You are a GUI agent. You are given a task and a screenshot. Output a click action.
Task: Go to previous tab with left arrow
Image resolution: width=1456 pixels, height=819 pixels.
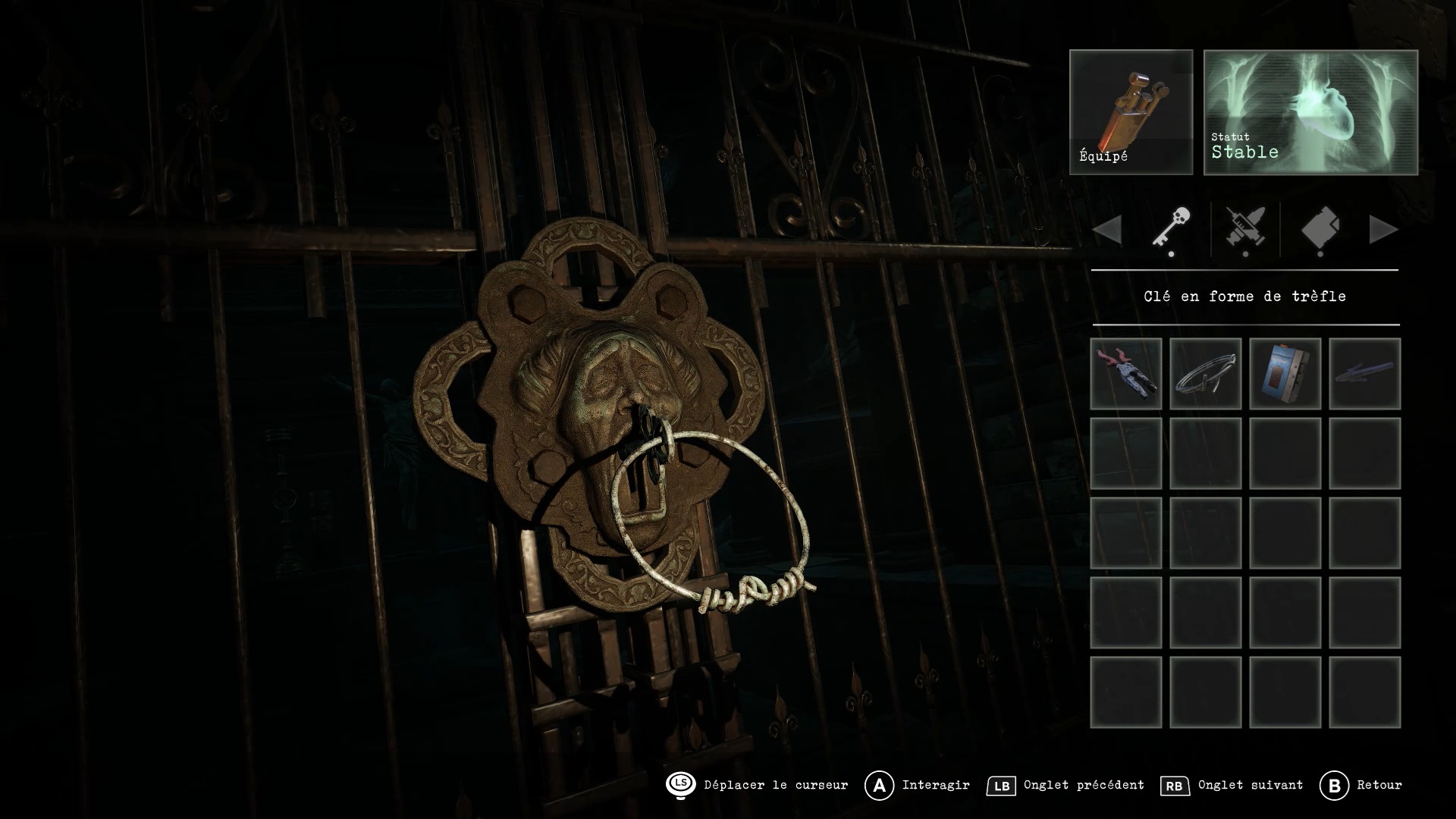tap(1108, 230)
